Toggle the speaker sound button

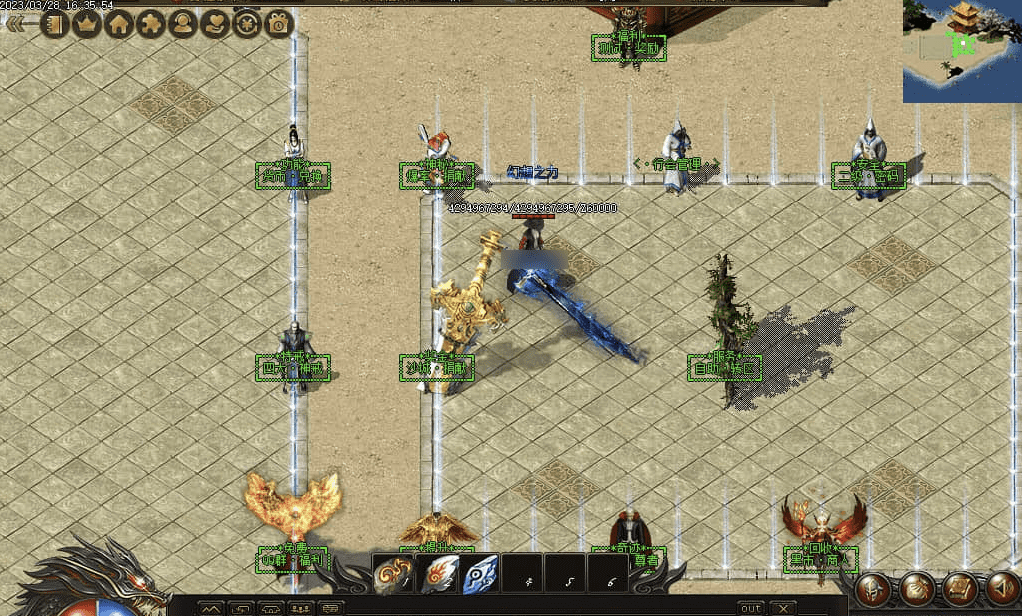pyautogui.click(x=1002, y=589)
